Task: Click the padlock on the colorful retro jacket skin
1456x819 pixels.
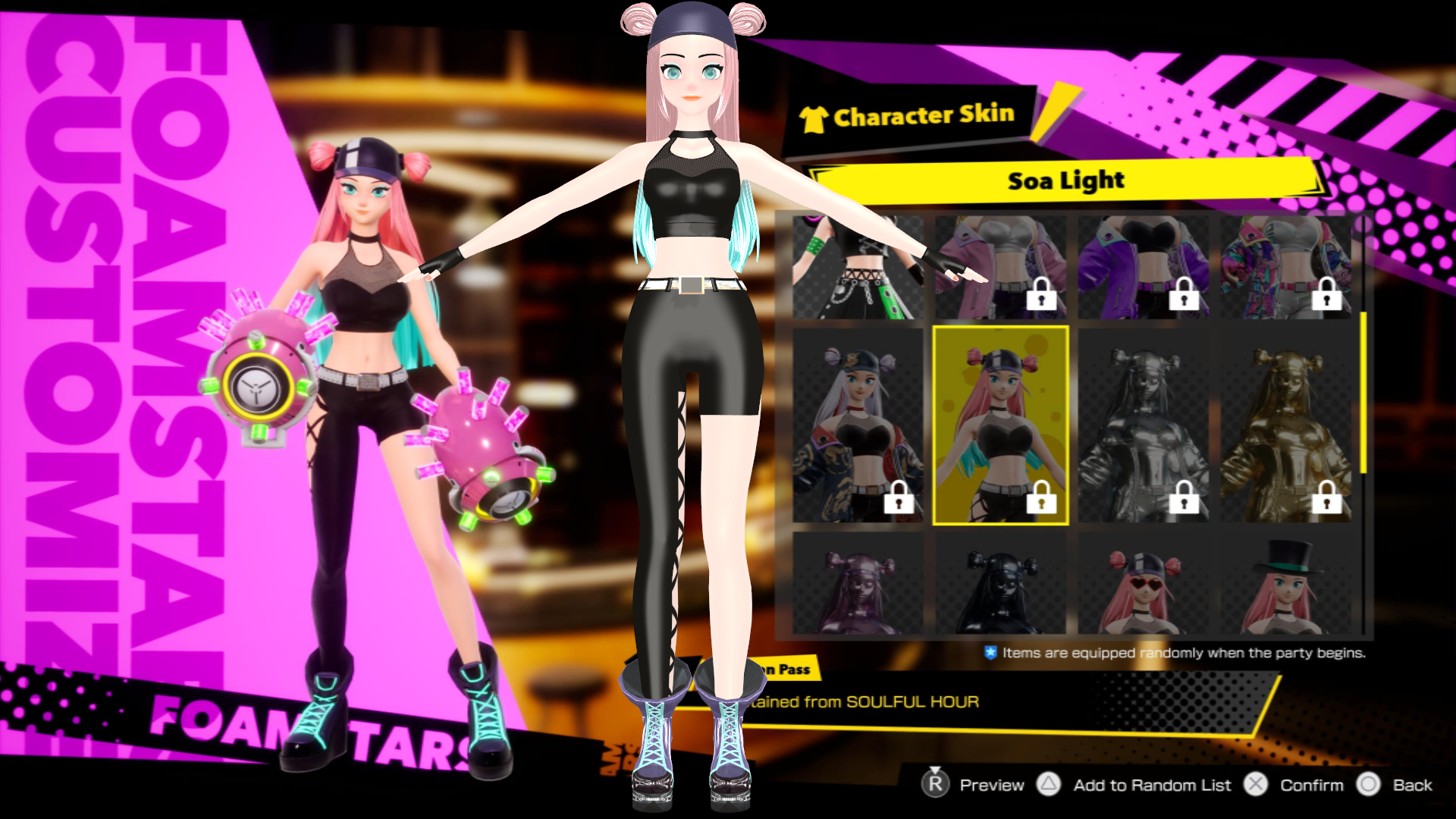Action: (1324, 296)
